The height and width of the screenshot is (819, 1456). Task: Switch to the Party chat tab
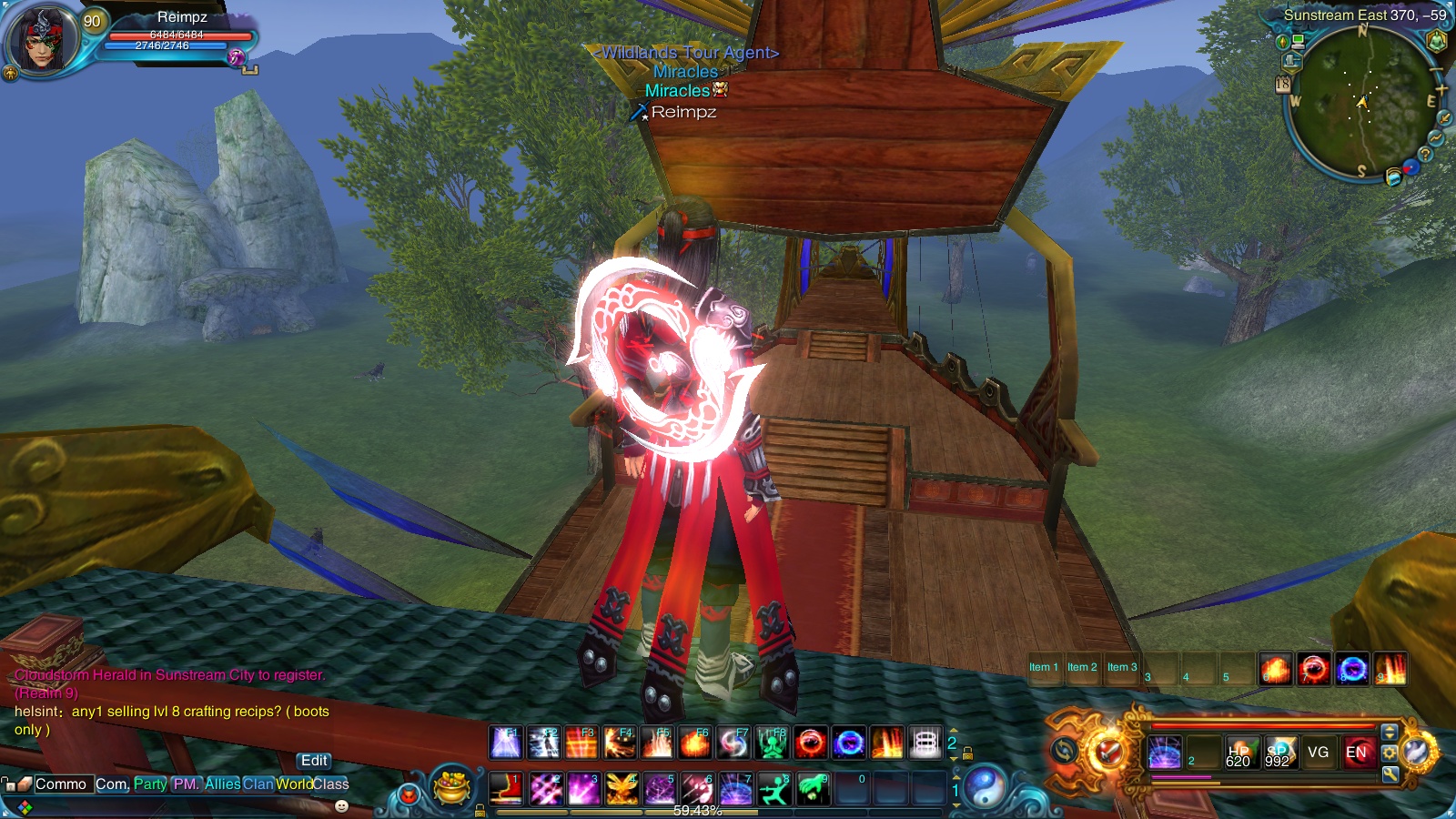tap(150, 784)
